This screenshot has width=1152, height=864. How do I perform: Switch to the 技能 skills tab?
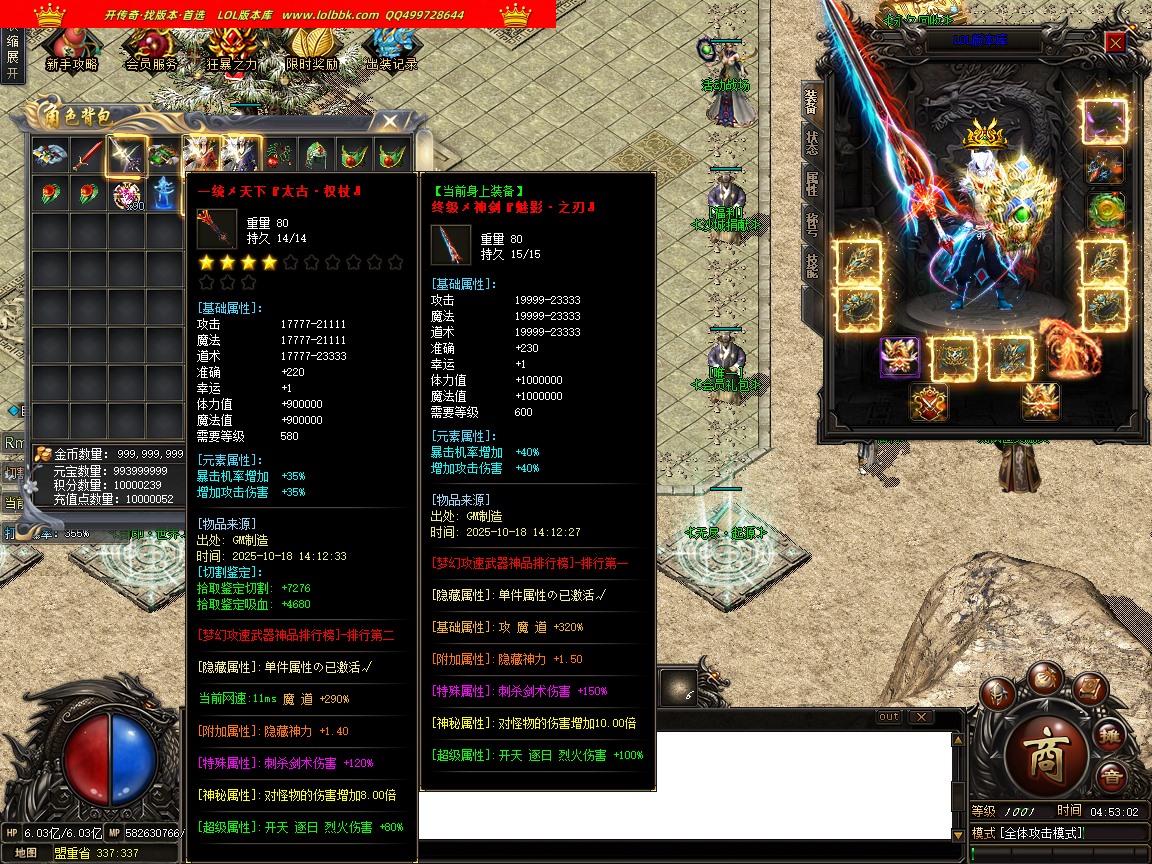click(811, 264)
